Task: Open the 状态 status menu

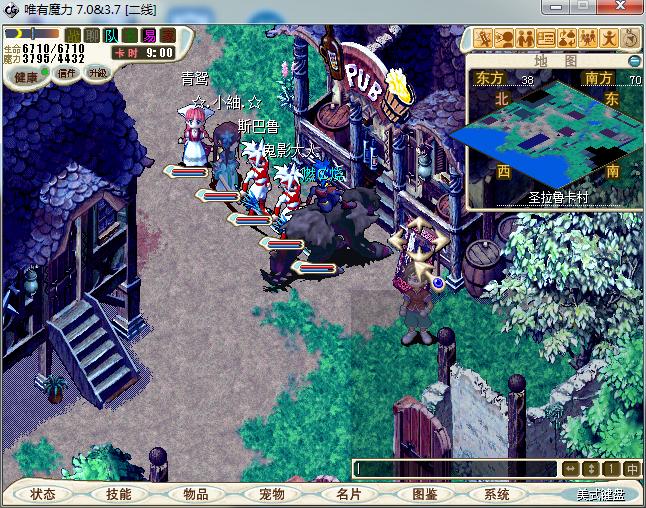Action: [x=43, y=494]
